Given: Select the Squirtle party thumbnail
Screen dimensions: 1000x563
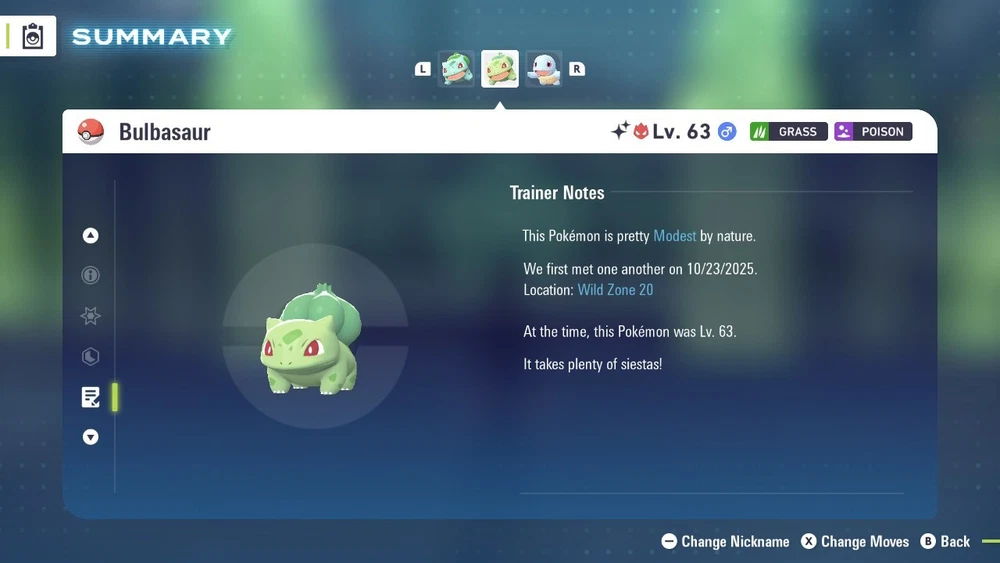Looking at the screenshot, I should [544, 69].
